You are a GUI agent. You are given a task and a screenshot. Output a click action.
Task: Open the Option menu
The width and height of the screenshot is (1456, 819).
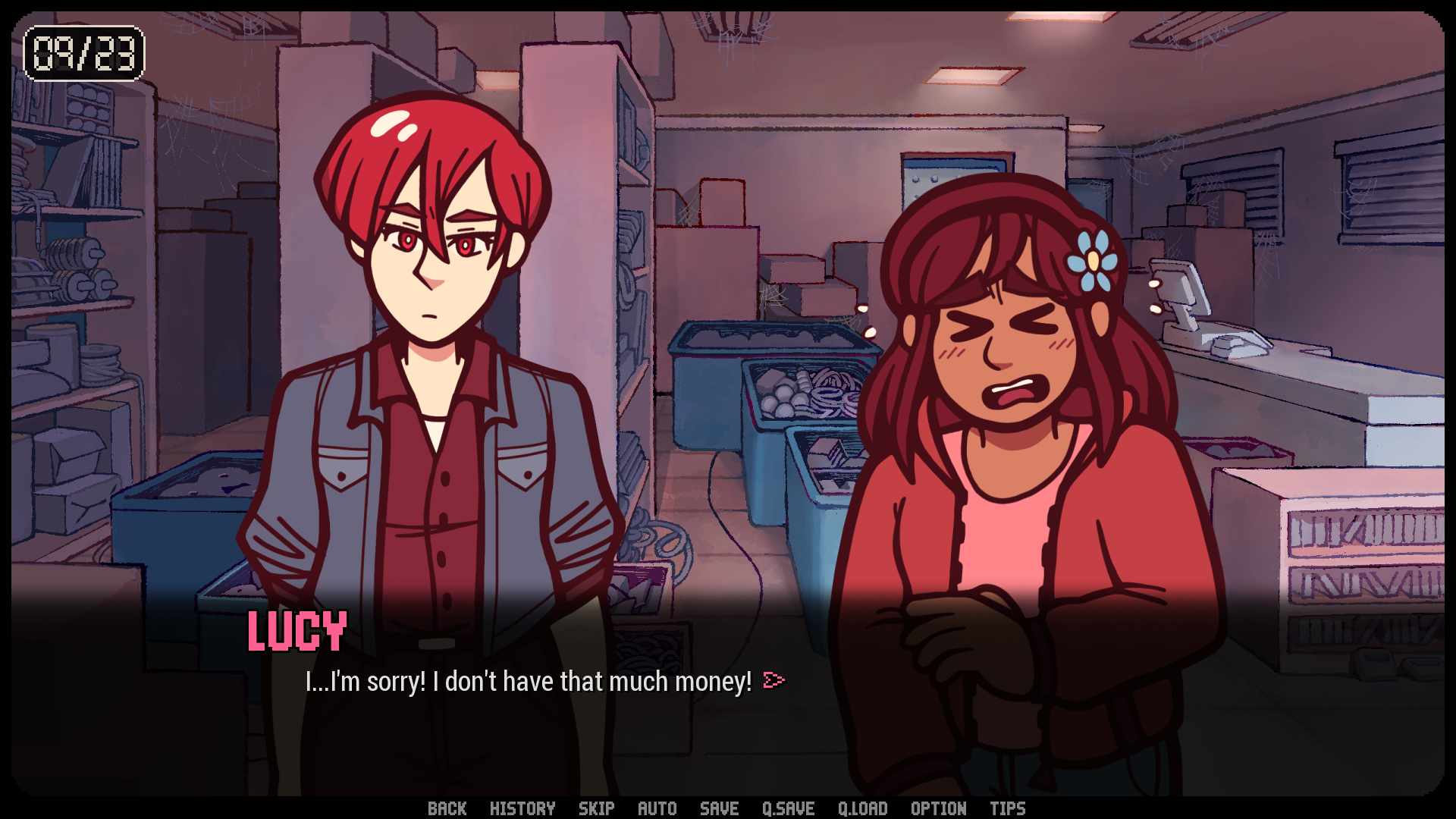[938, 808]
